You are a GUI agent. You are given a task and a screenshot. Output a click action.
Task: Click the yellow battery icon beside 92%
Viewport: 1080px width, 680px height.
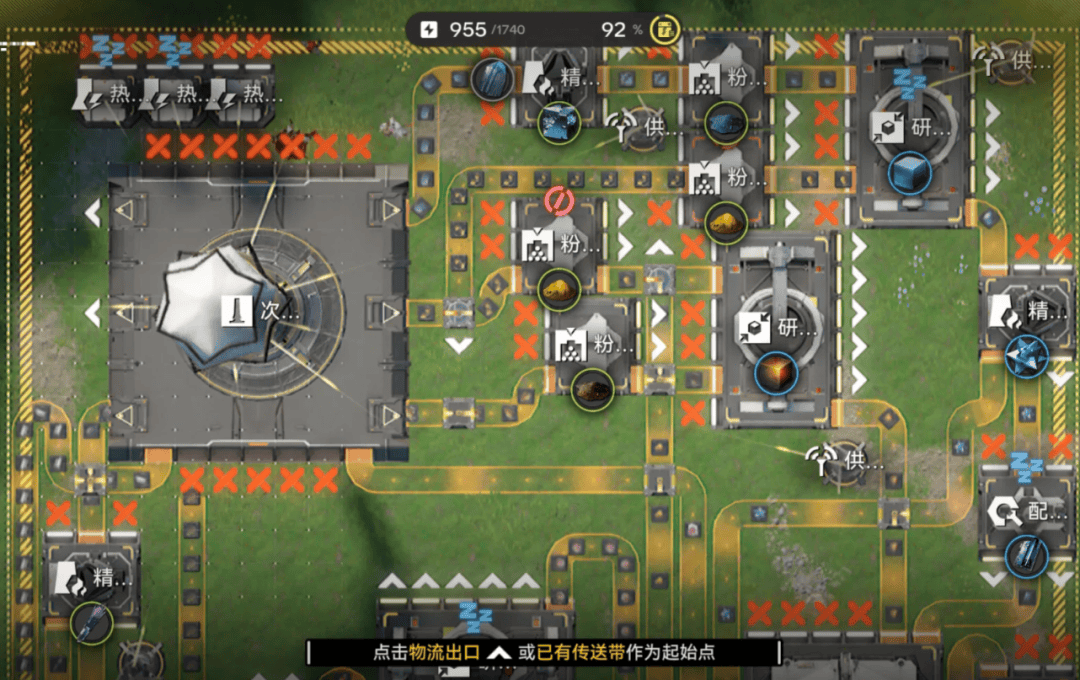point(663,29)
